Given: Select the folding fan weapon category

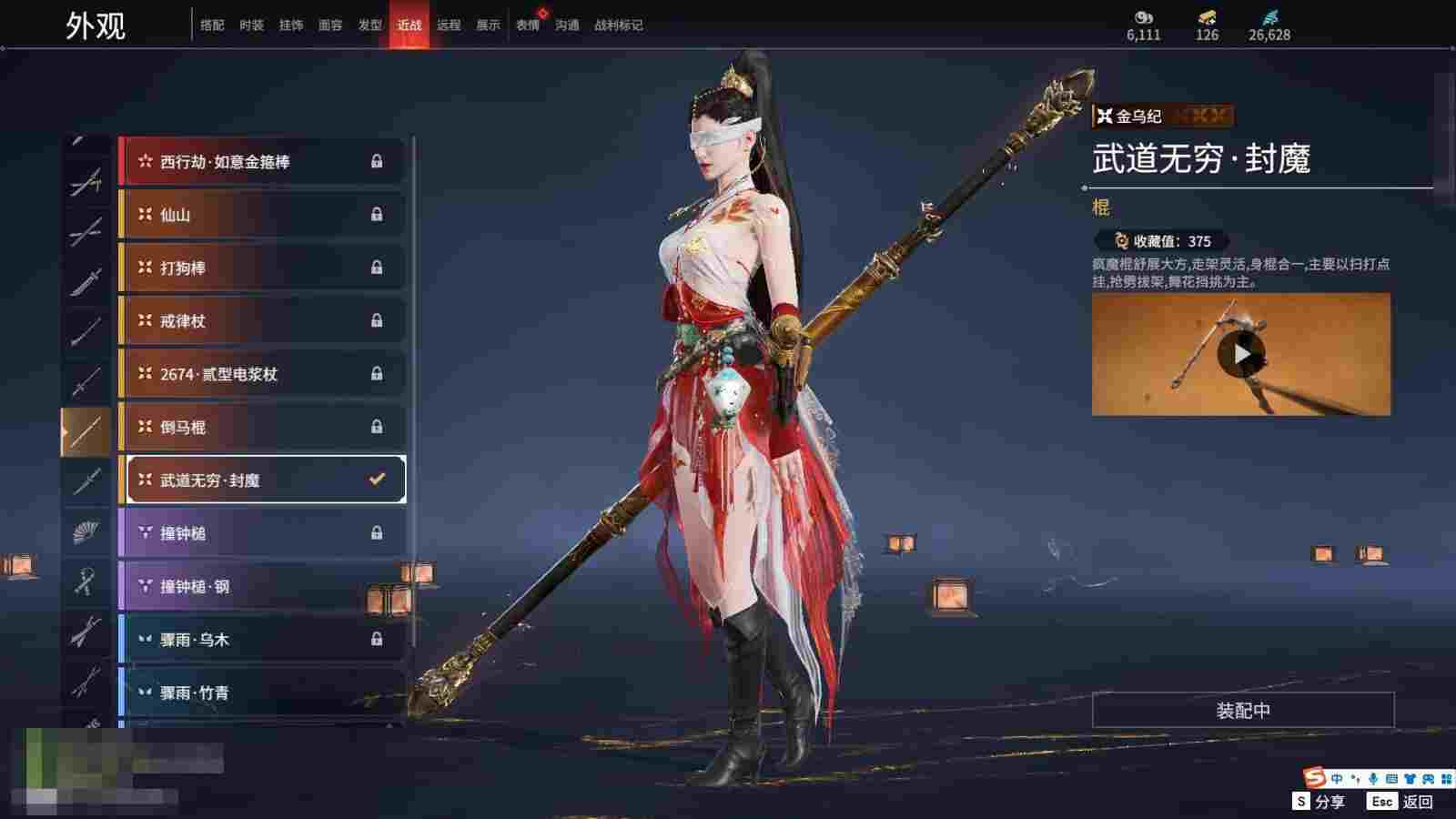Looking at the screenshot, I should tap(86, 531).
